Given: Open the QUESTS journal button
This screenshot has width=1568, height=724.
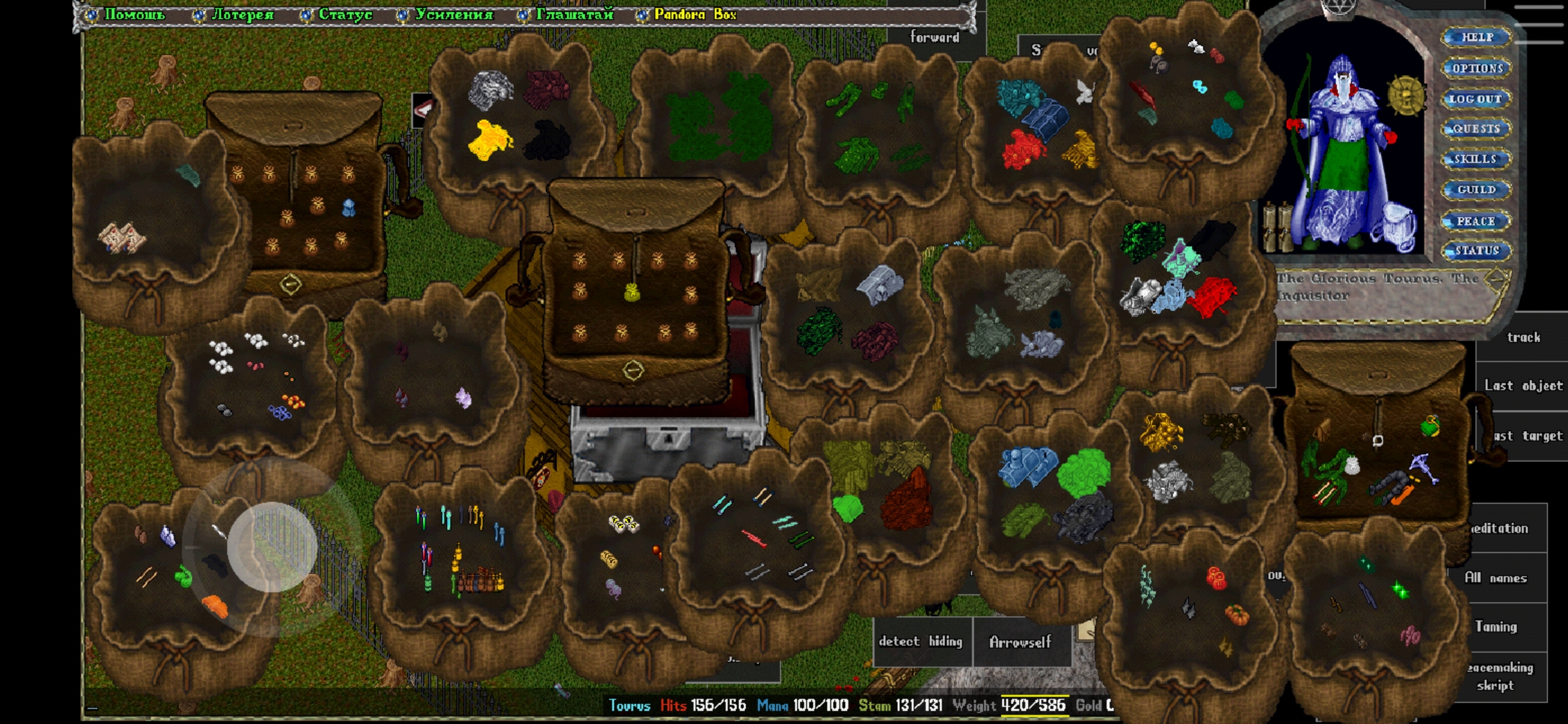Looking at the screenshot, I should [x=1476, y=129].
